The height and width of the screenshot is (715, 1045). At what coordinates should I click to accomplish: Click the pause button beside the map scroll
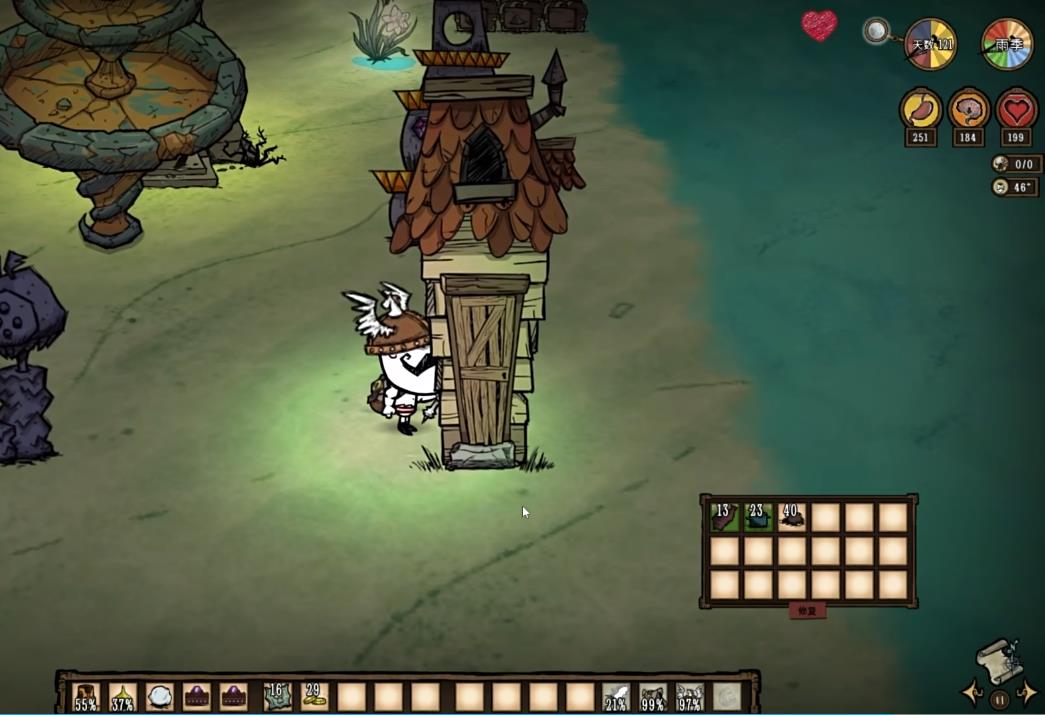point(999,700)
